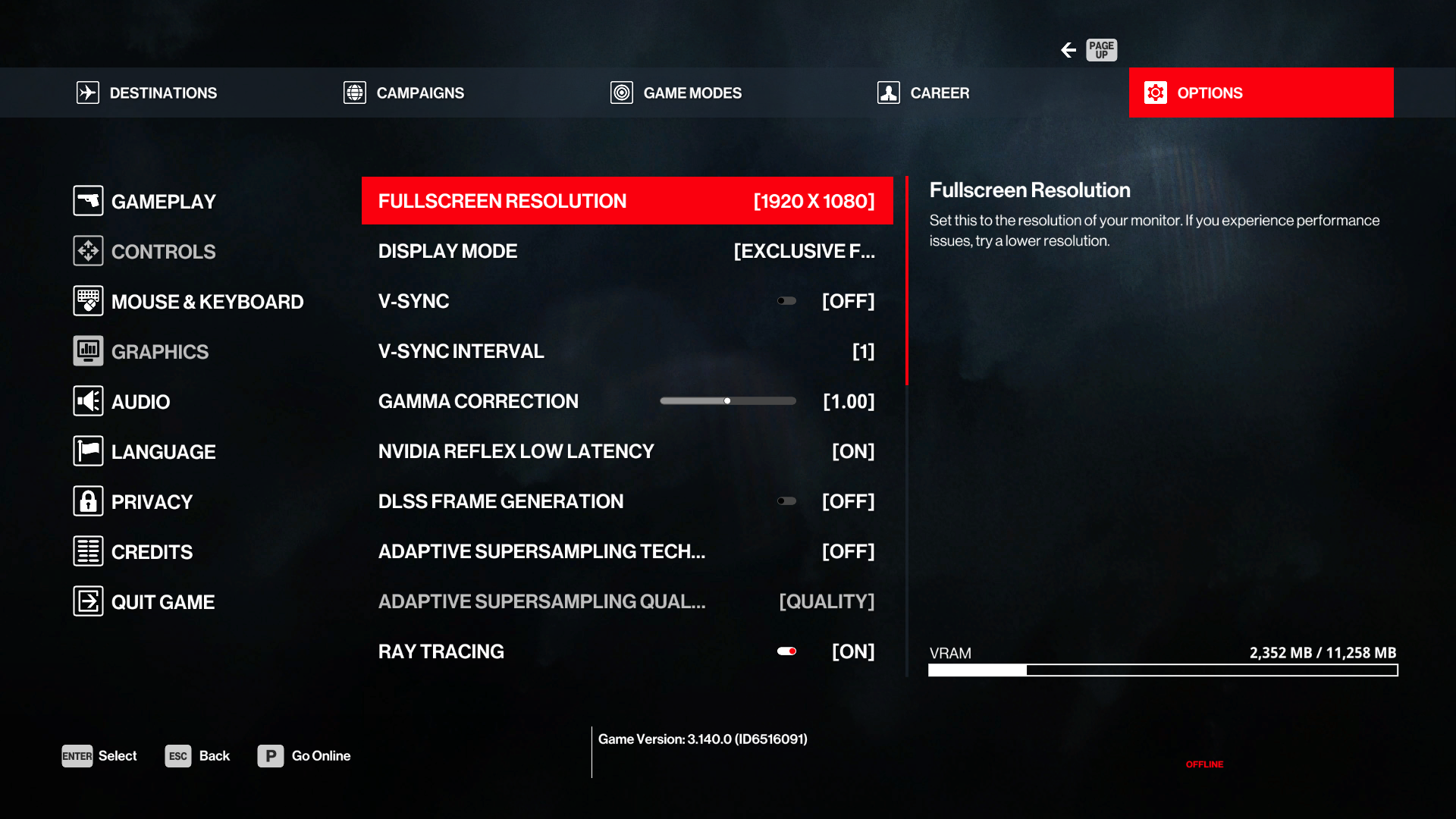
Task: Switch to the Destinations tab
Action: (147, 93)
